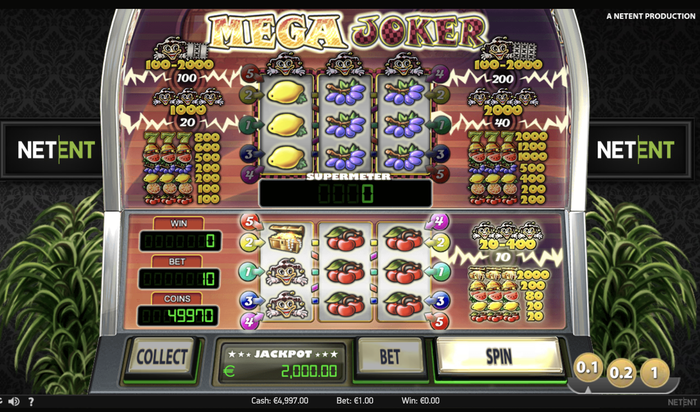The image size is (700, 412).
Task: Spin the reels with the SPIN button
Action: click(499, 356)
